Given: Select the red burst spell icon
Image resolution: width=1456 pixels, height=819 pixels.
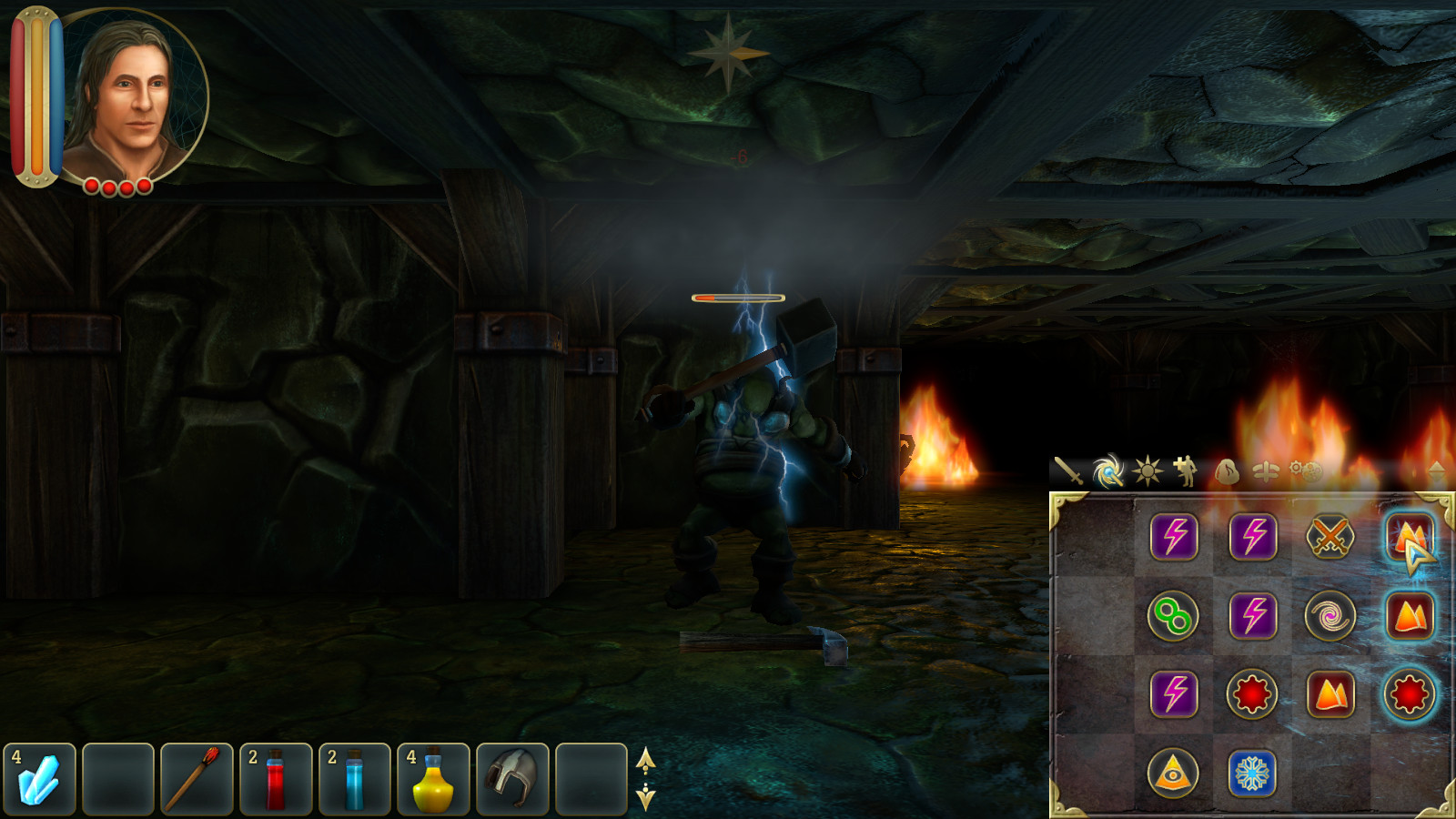Looking at the screenshot, I should coord(1252,693).
